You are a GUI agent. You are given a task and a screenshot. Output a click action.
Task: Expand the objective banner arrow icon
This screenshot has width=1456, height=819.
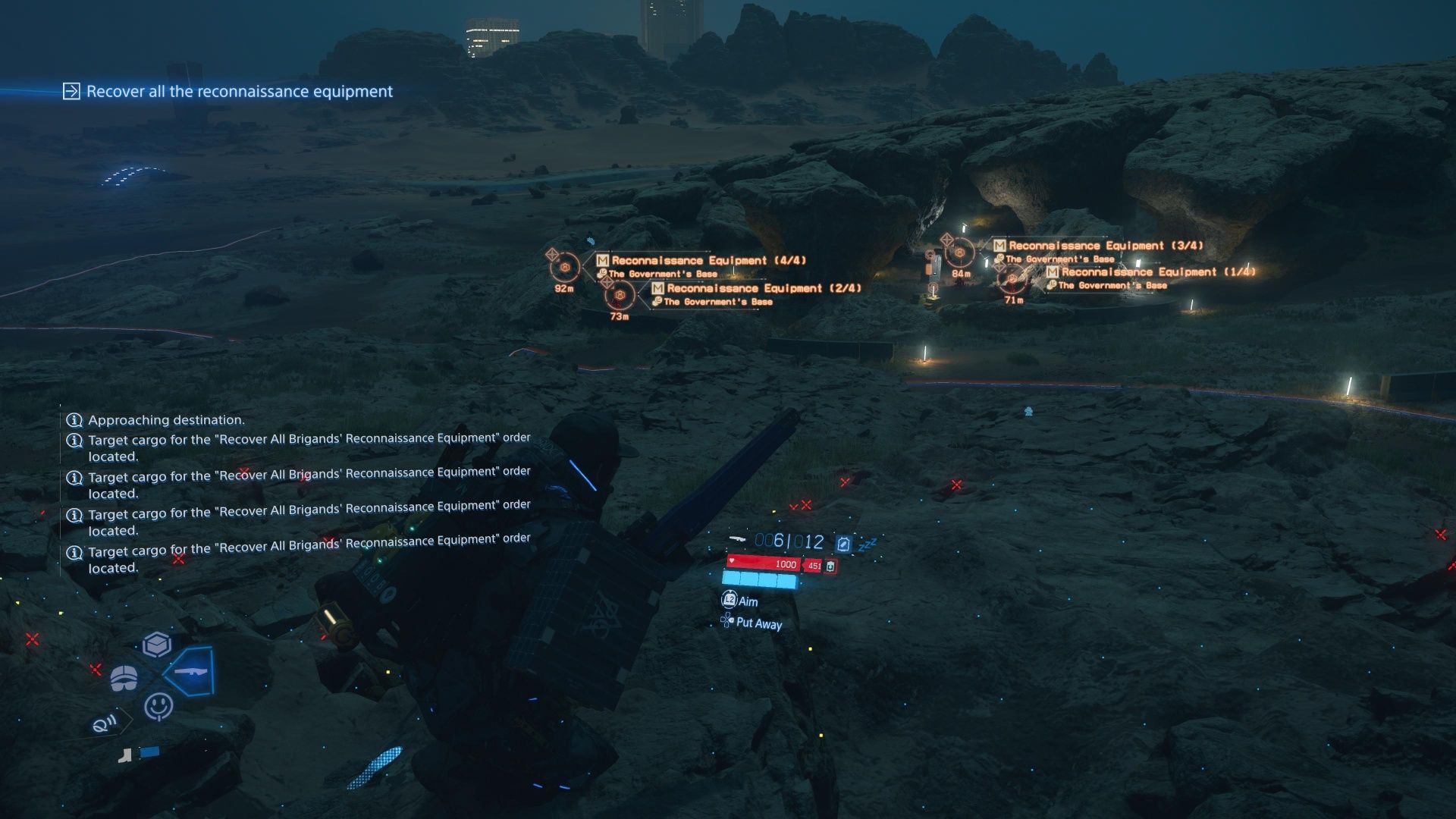[71, 92]
